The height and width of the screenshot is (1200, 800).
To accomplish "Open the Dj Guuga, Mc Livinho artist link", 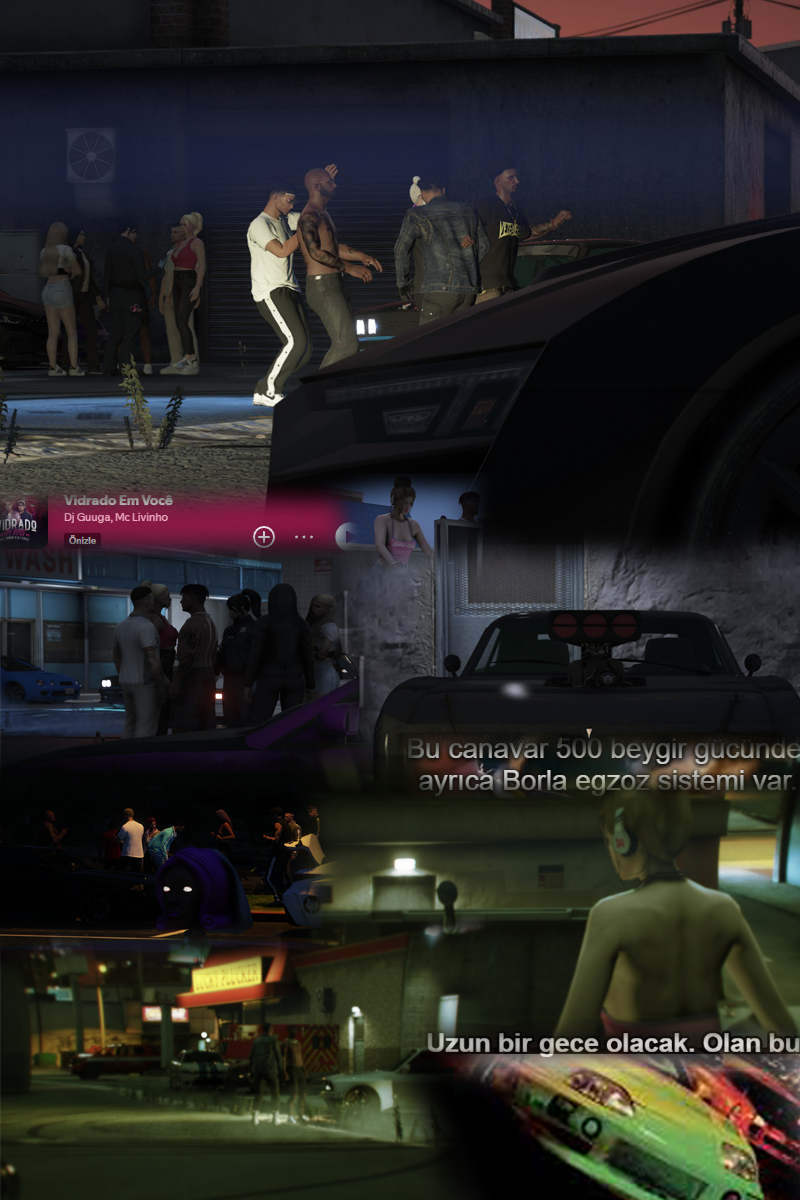I will [116, 516].
